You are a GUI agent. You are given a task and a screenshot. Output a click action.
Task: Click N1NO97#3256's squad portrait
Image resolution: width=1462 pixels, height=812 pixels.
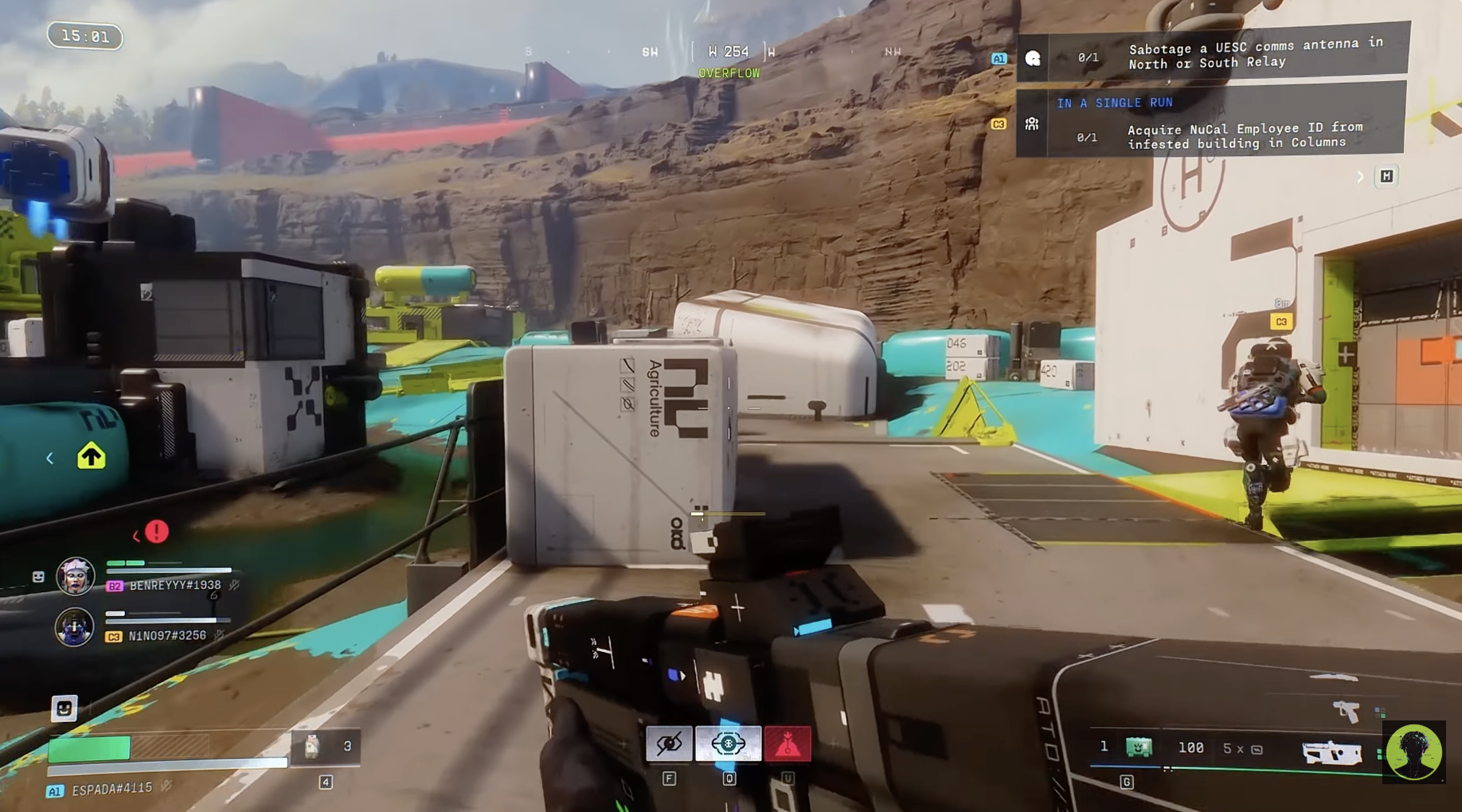pyautogui.click(x=74, y=627)
